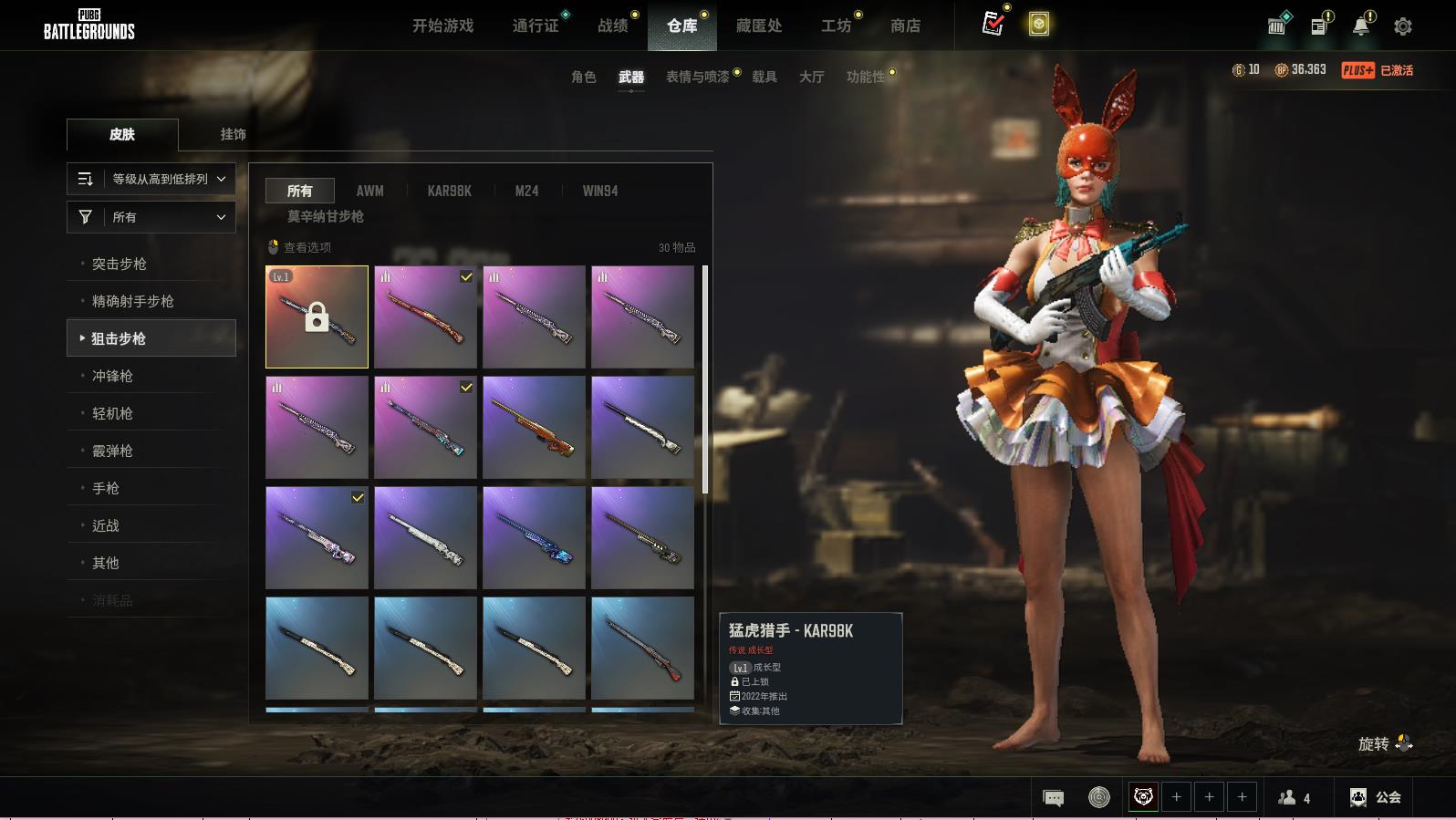Image resolution: width=1456 pixels, height=820 pixels.
Task: Filter skins by KAR98K
Action: pyautogui.click(x=449, y=191)
